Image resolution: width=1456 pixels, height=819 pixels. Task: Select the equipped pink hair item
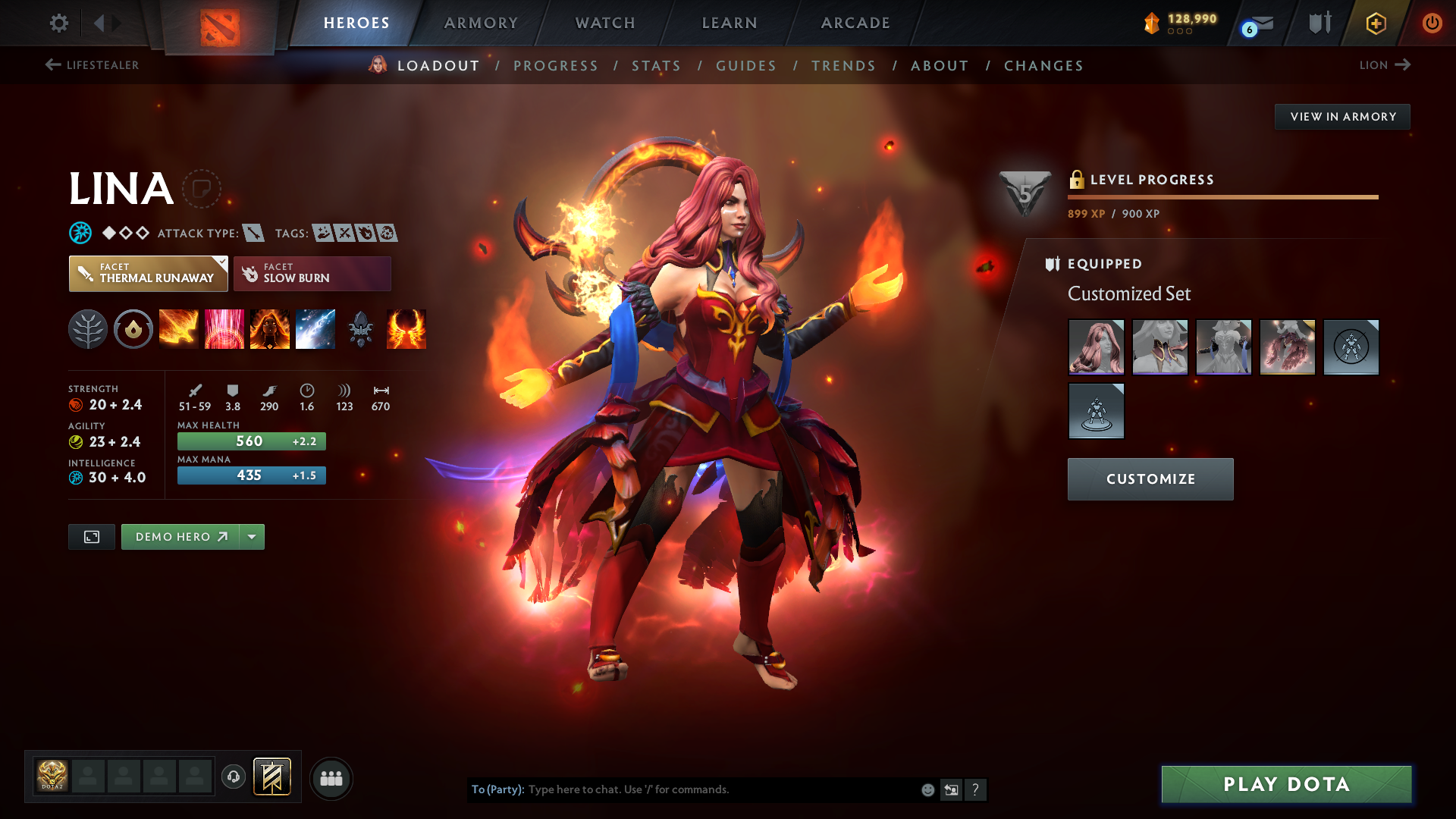pyautogui.click(x=1096, y=347)
